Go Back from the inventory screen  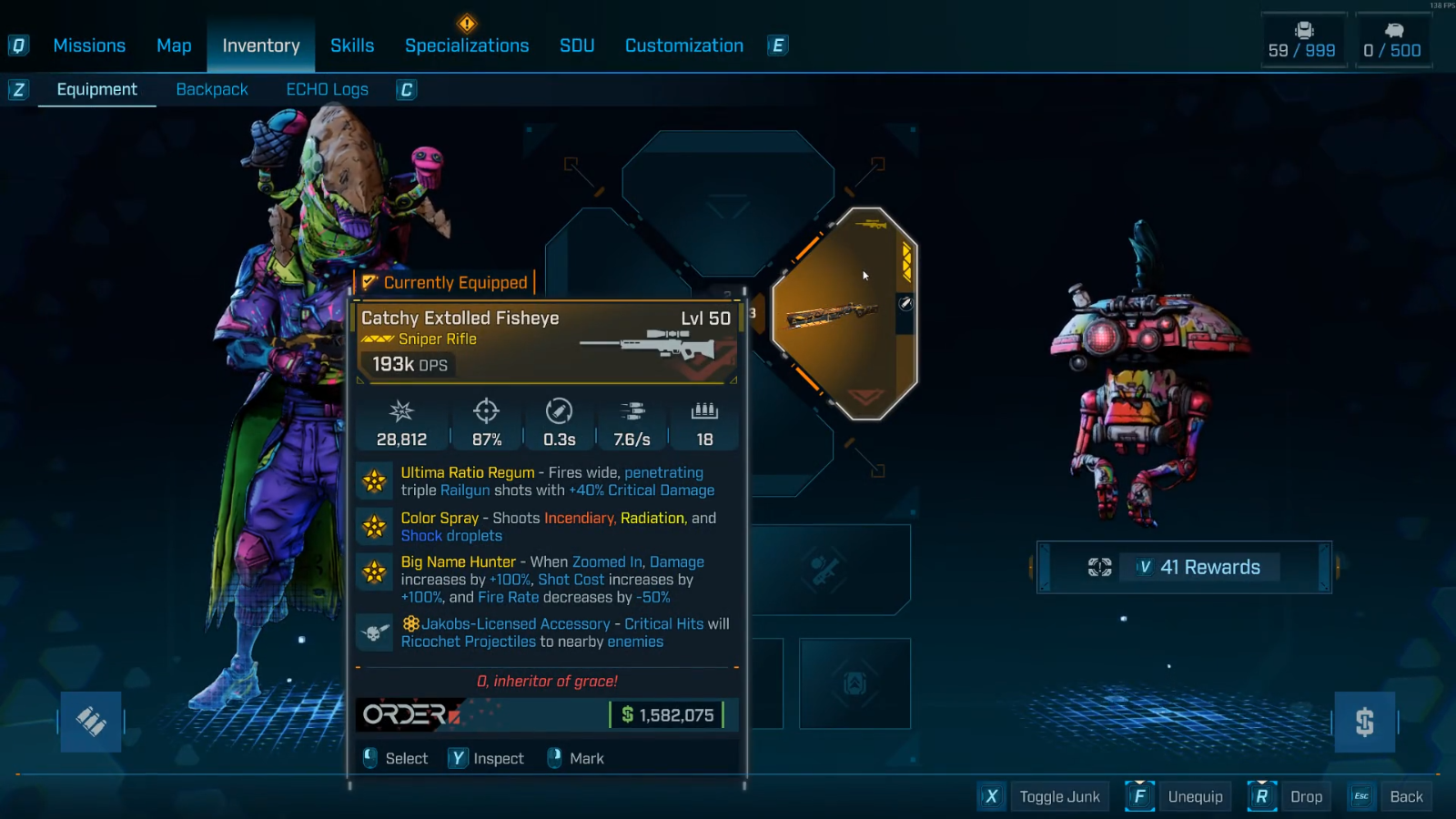1390,797
